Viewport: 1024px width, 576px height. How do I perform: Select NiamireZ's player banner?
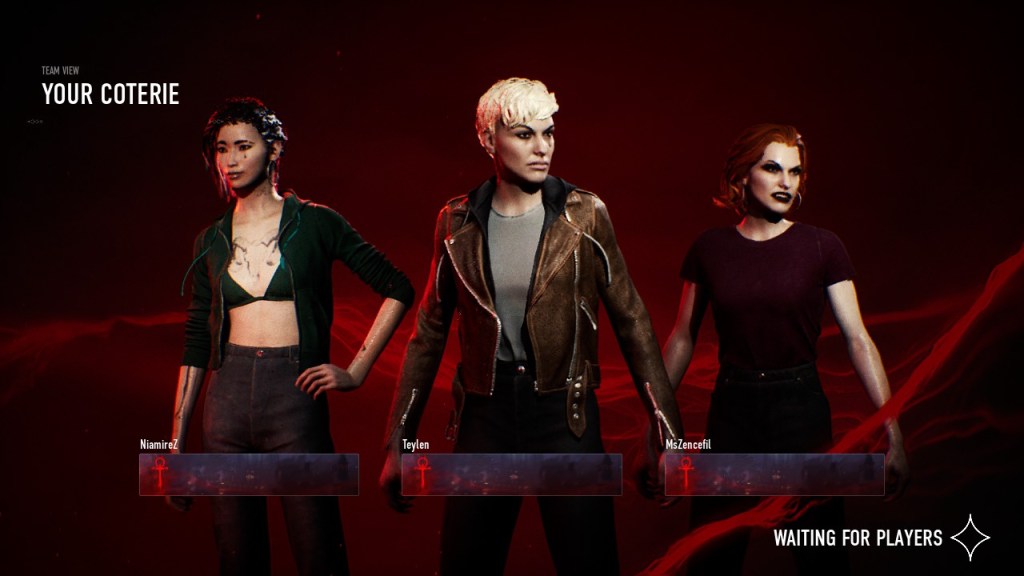tap(249, 474)
